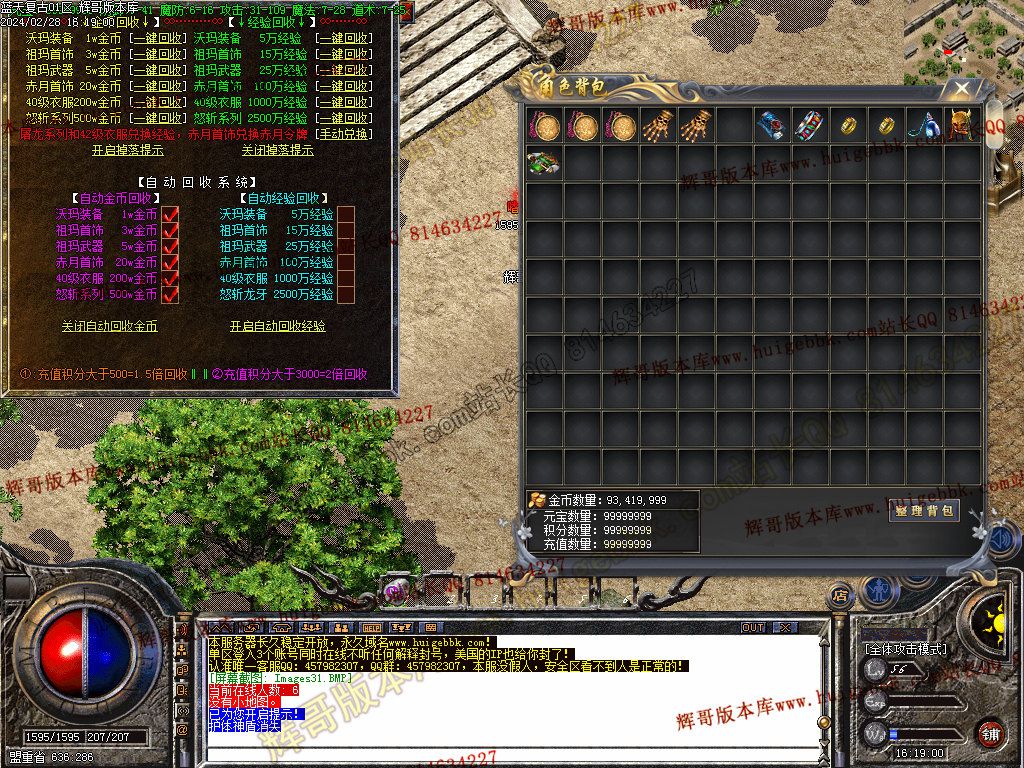Click the OUT button above the chat

(753, 627)
